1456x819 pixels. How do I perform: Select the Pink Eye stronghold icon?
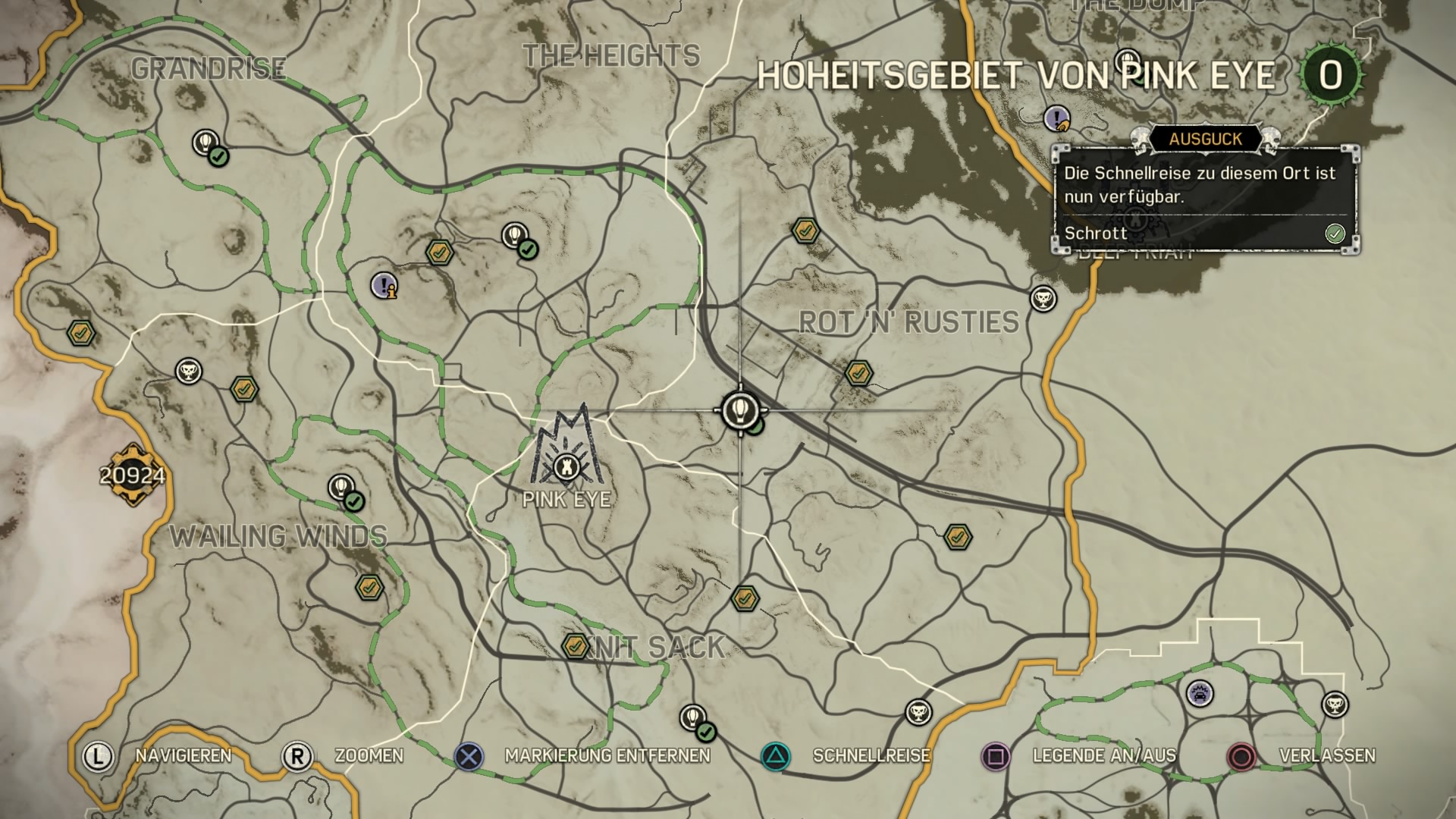click(567, 467)
